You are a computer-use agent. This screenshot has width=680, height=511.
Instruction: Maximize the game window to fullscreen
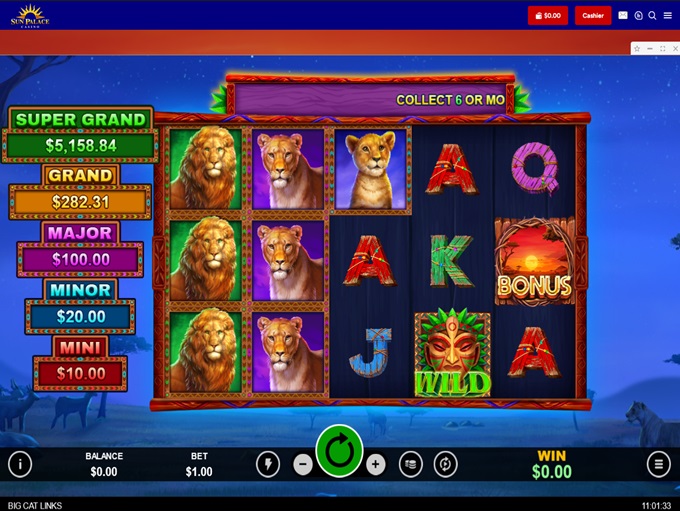tap(661, 48)
